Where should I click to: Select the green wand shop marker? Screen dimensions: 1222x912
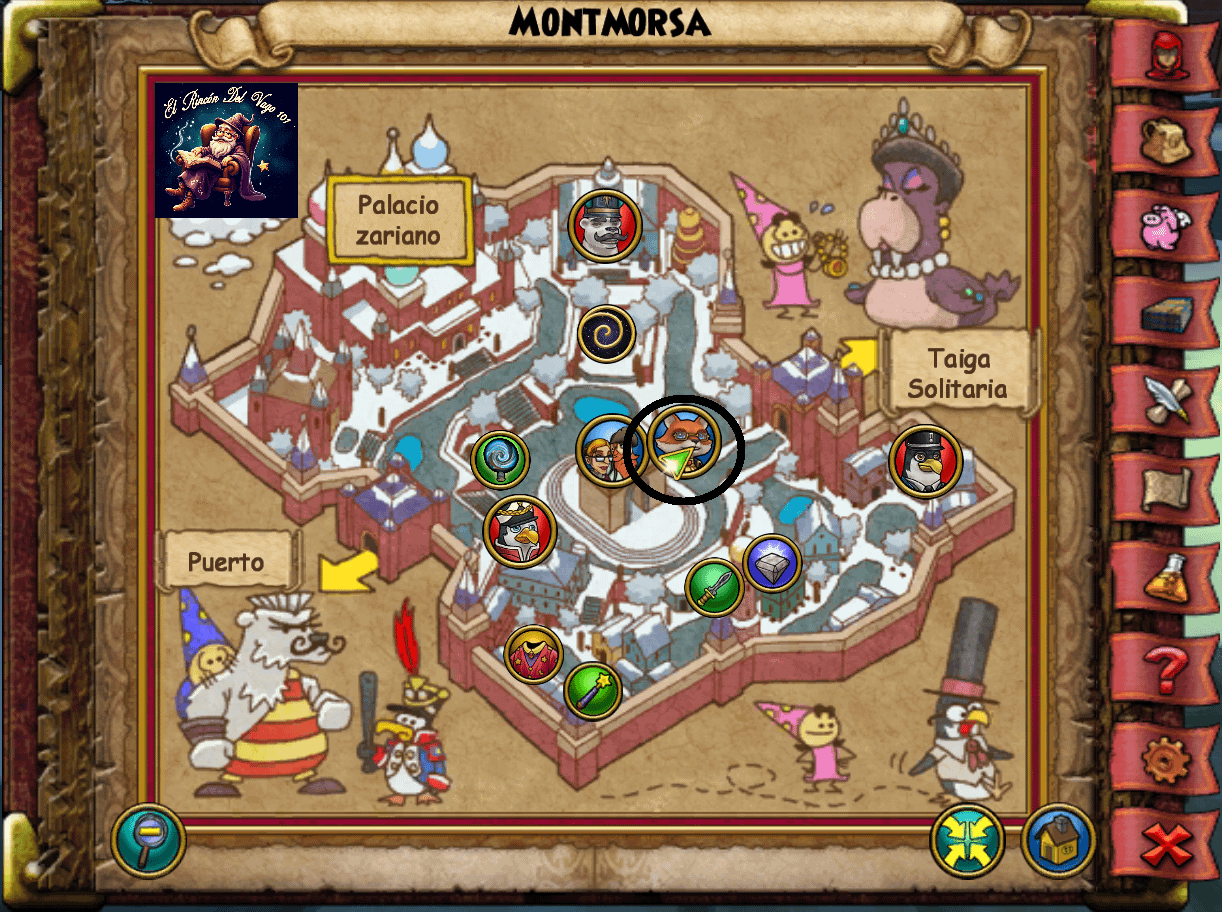(x=593, y=690)
